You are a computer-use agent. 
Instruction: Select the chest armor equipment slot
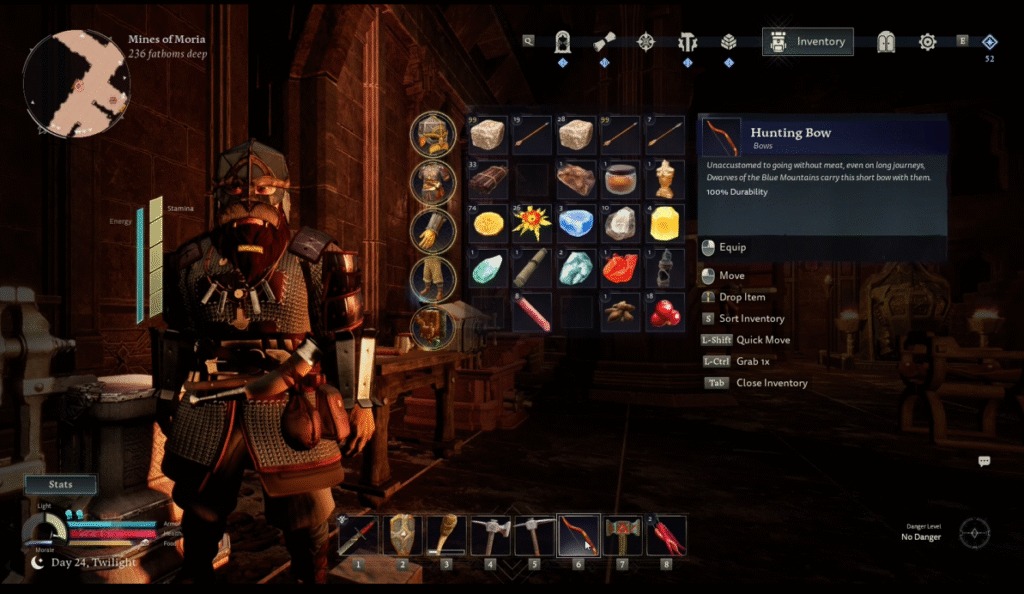[x=433, y=183]
